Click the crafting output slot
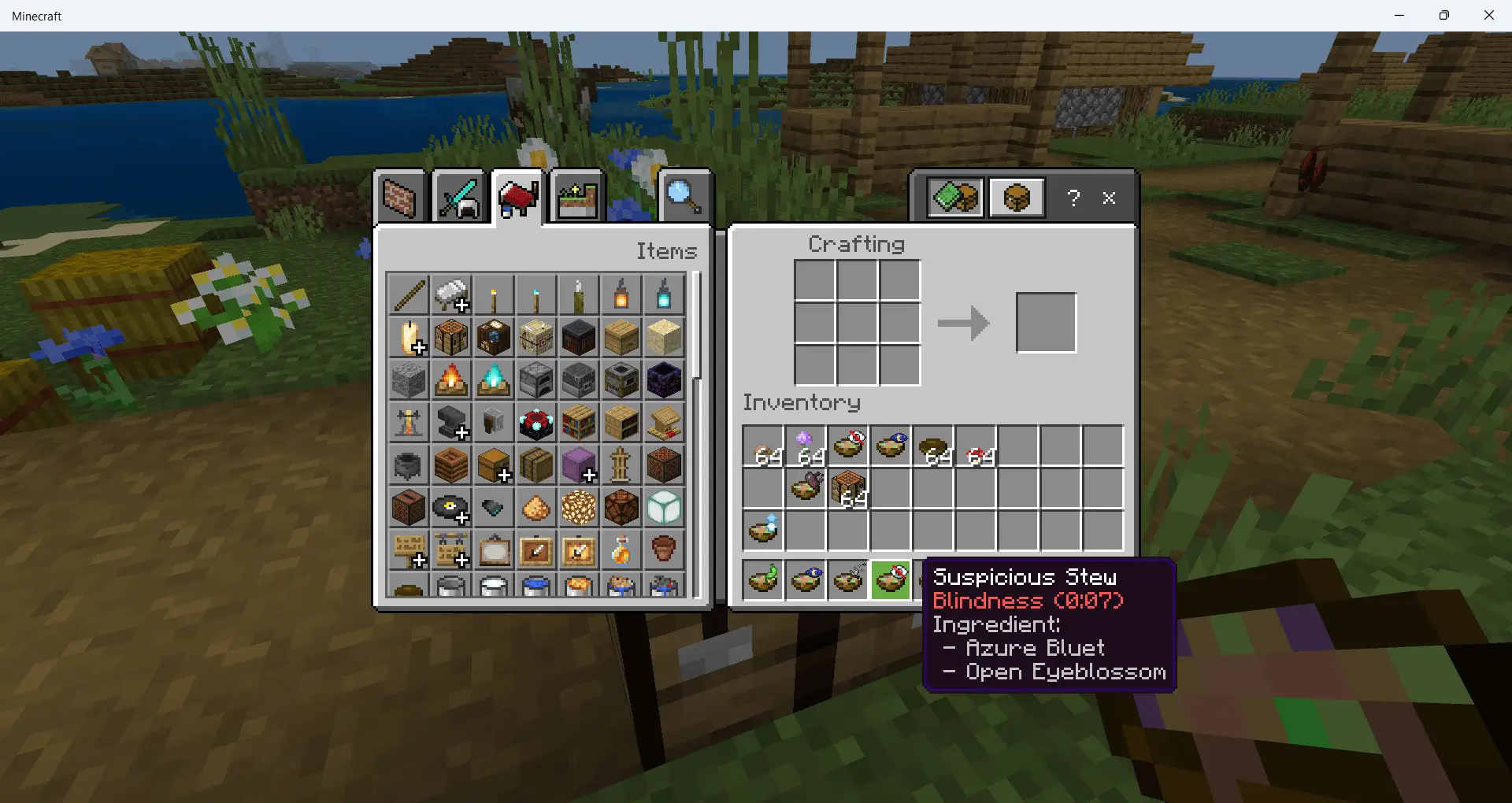1512x803 pixels. (x=1046, y=323)
